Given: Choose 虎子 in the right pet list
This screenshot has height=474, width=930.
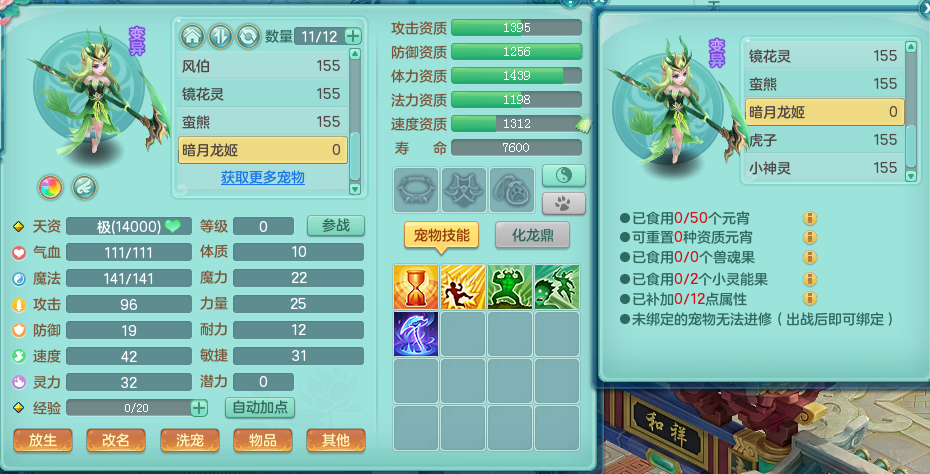Looking at the screenshot, I should (823, 140).
